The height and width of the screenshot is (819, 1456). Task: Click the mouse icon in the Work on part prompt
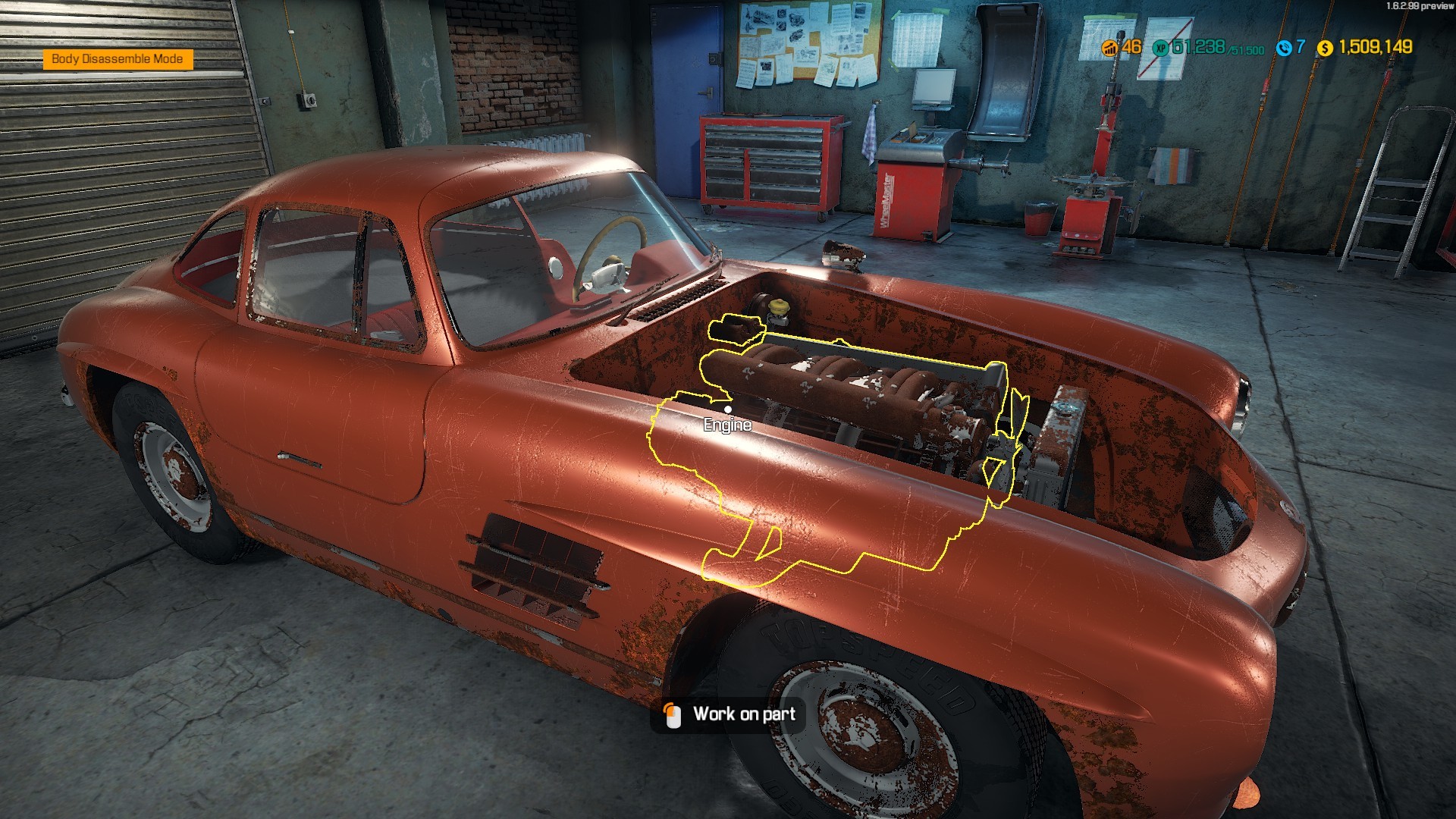click(672, 714)
